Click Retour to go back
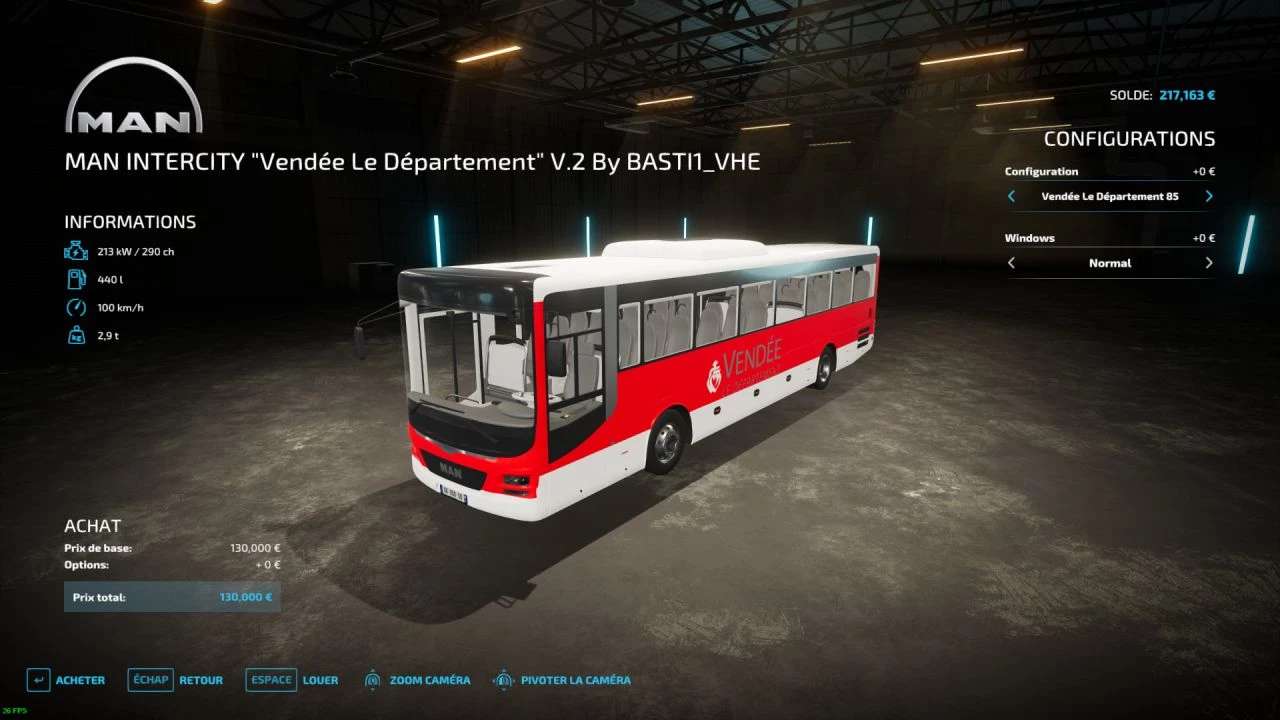1280x720 pixels. pos(200,679)
